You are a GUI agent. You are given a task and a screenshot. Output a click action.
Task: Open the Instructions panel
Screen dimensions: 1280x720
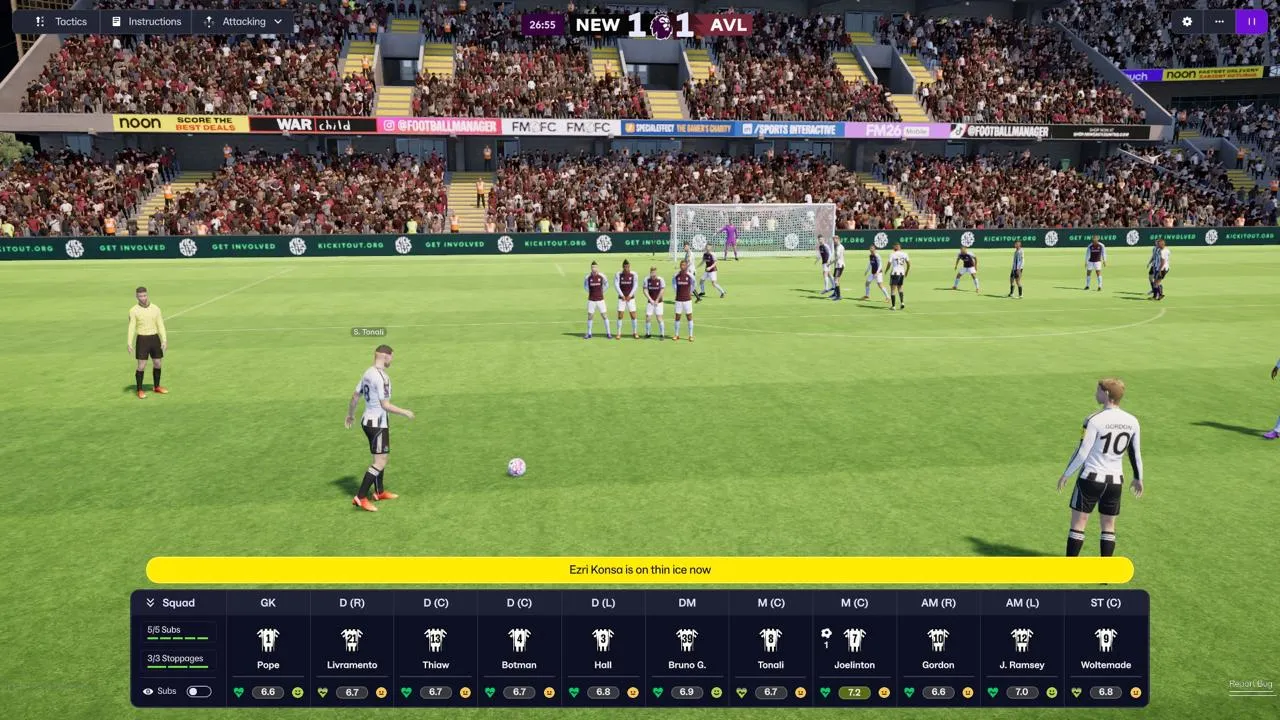pyautogui.click(x=146, y=21)
